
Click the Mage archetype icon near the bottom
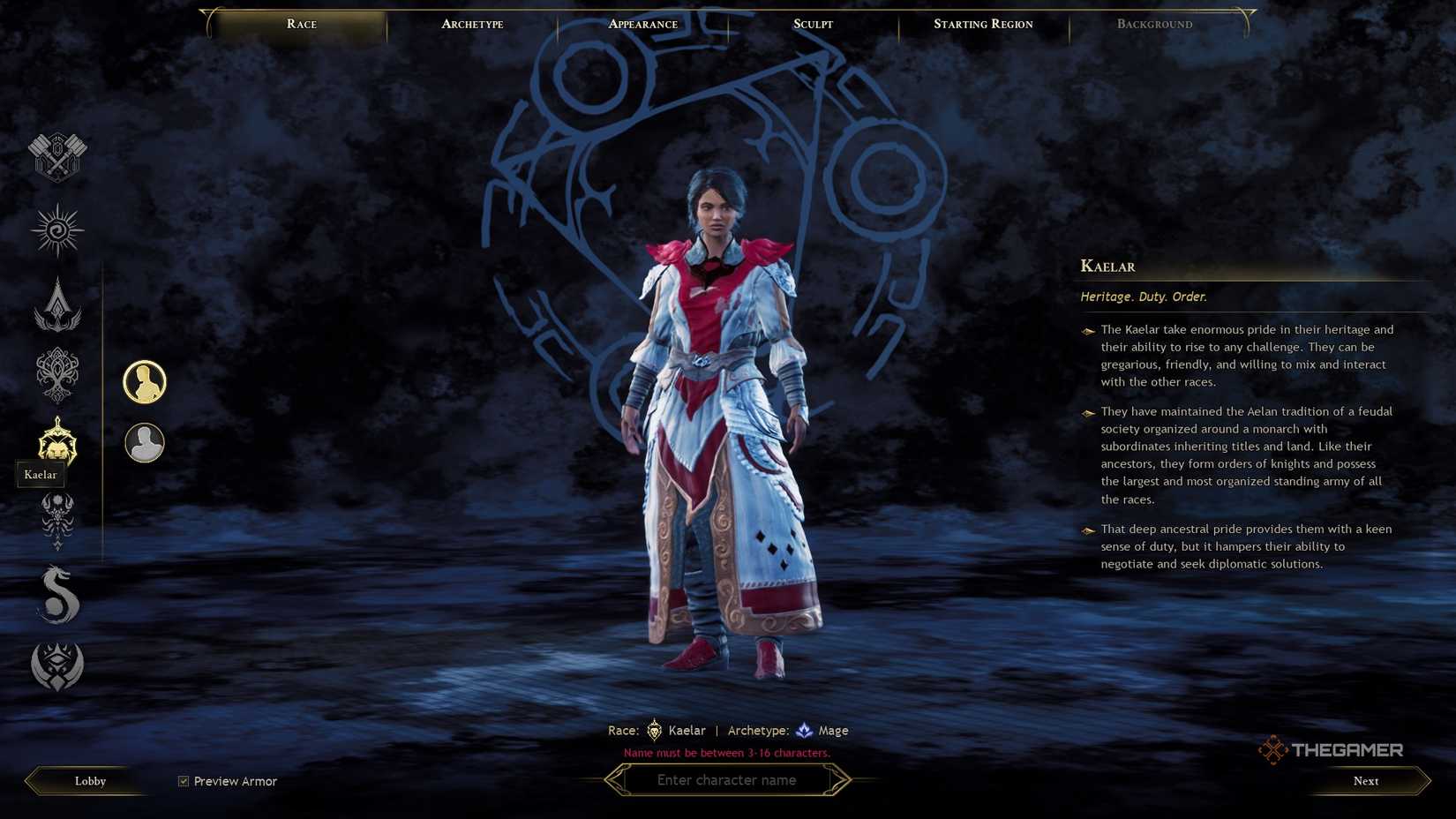point(805,730)
